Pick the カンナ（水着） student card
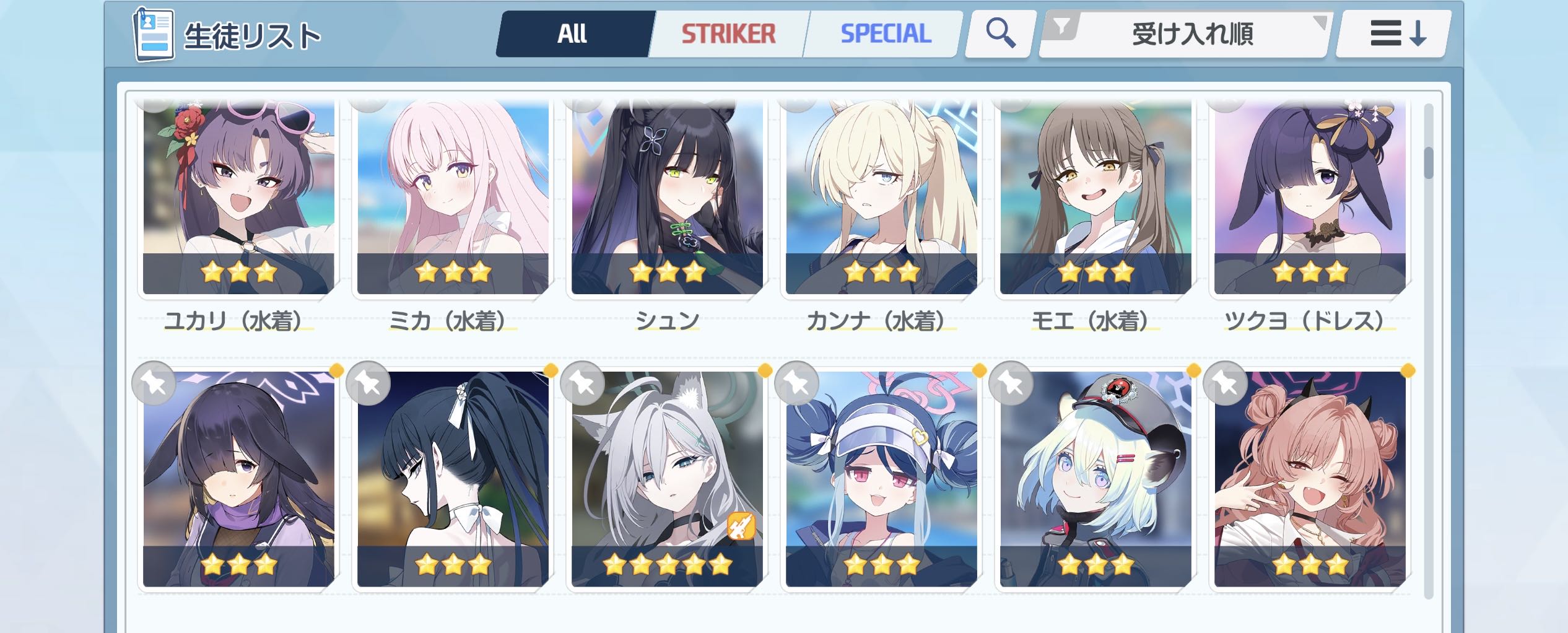 (881, 198)
